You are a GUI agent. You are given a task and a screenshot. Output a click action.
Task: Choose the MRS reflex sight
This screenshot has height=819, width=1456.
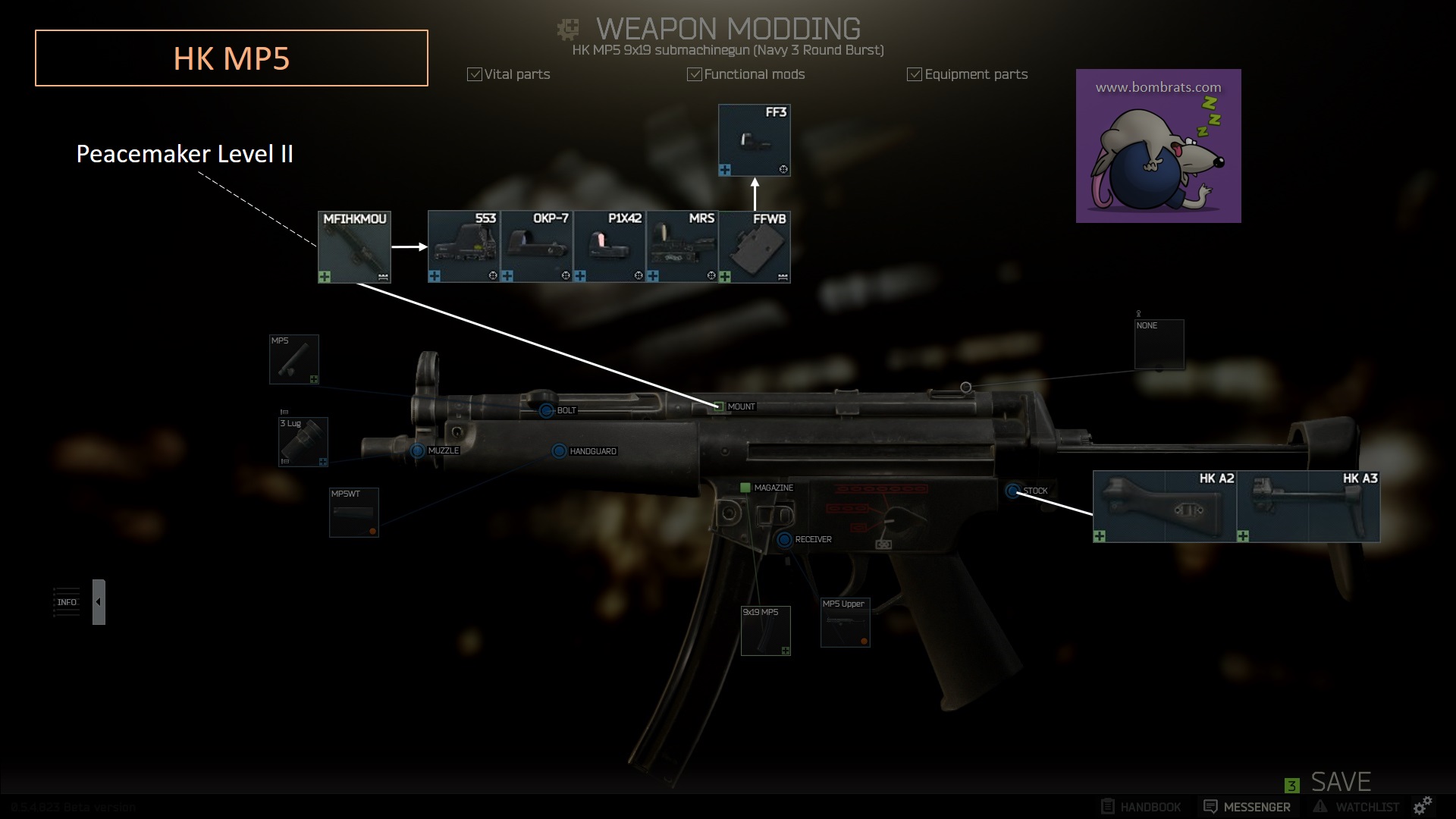coord(682,247)
